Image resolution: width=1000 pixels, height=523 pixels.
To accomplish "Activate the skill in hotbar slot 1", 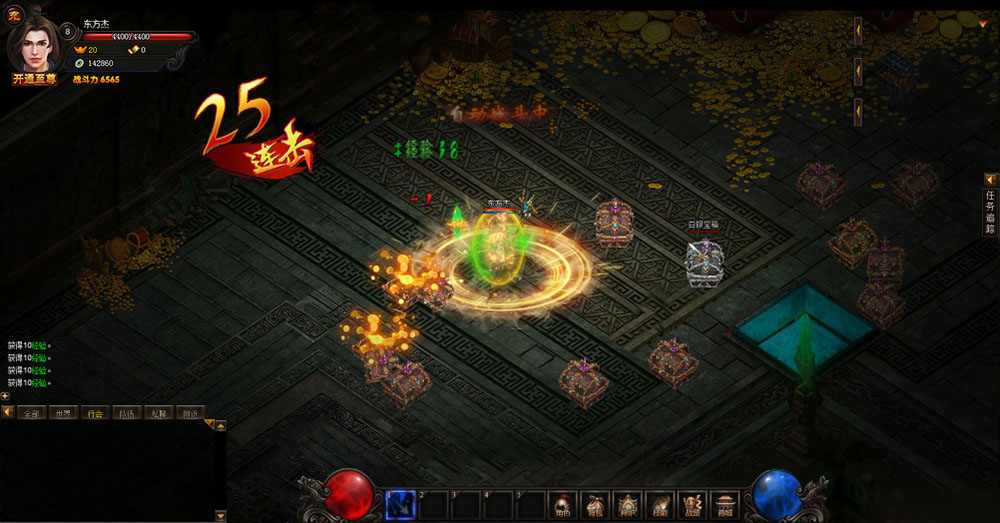I will coord(400,504).
